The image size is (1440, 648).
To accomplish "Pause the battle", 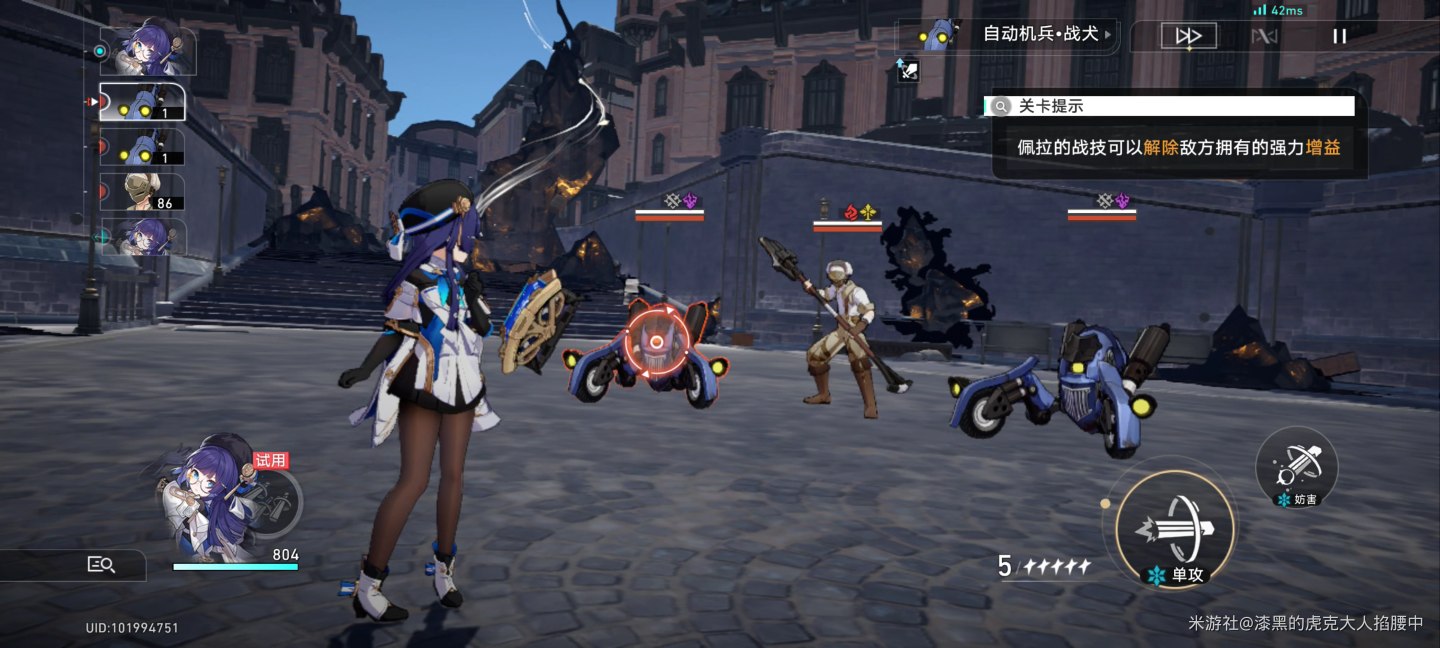I will coord(1339,36).
